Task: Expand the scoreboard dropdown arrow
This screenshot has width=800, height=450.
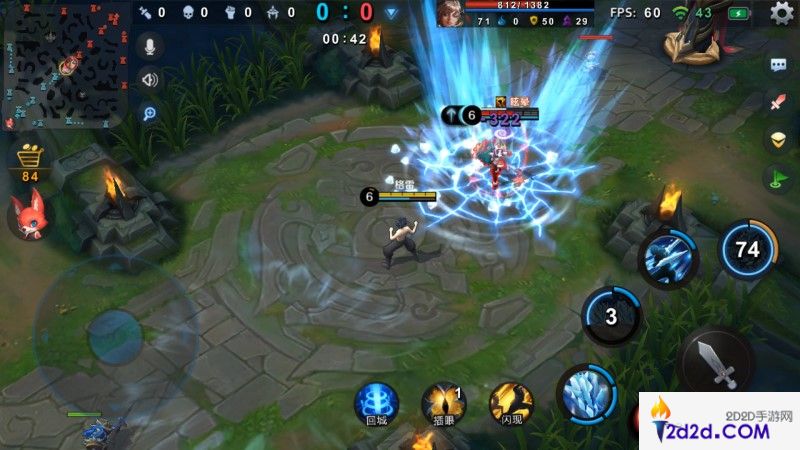Action: click(x=392, y=13)
